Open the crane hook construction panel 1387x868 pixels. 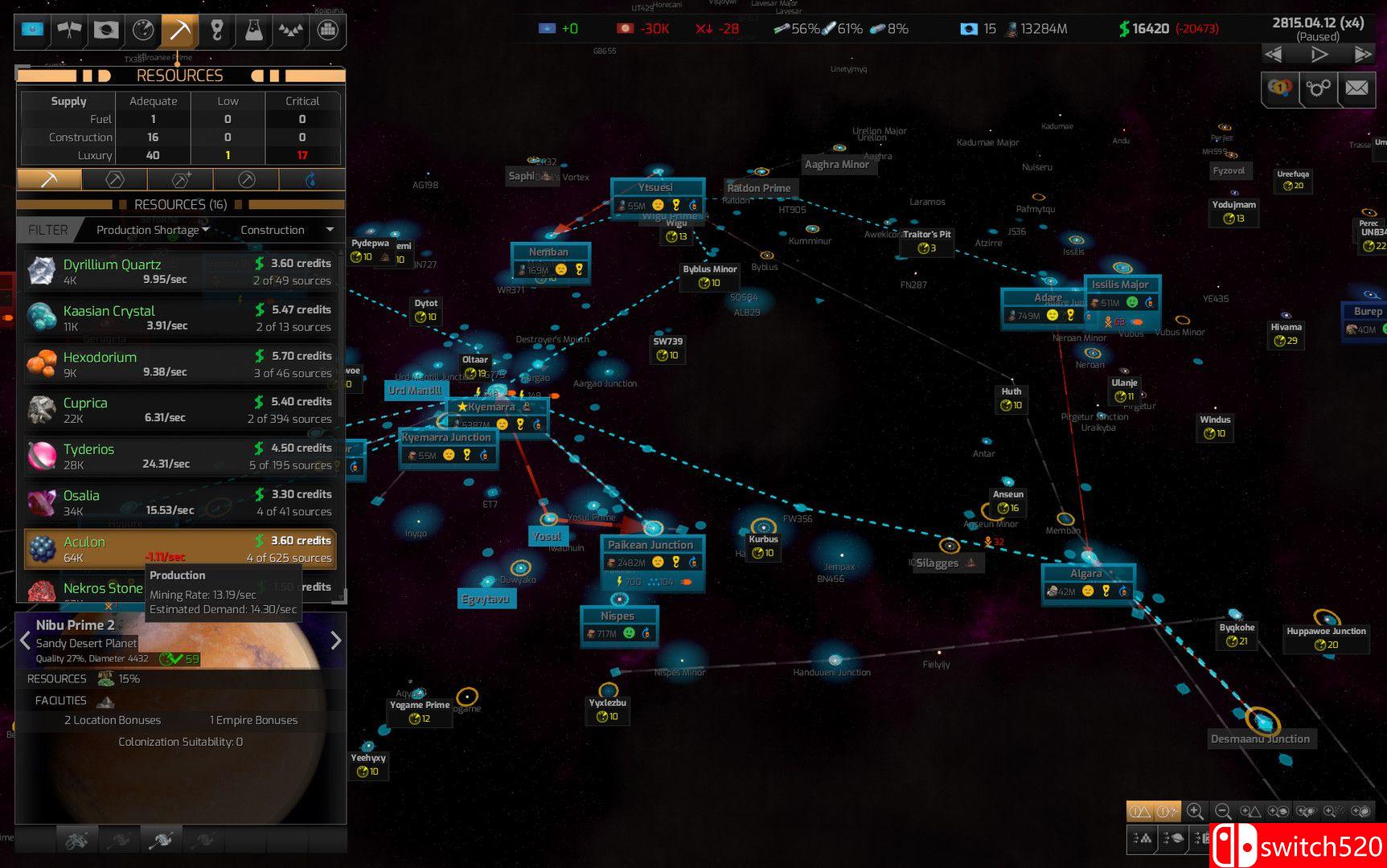point(216,31)
